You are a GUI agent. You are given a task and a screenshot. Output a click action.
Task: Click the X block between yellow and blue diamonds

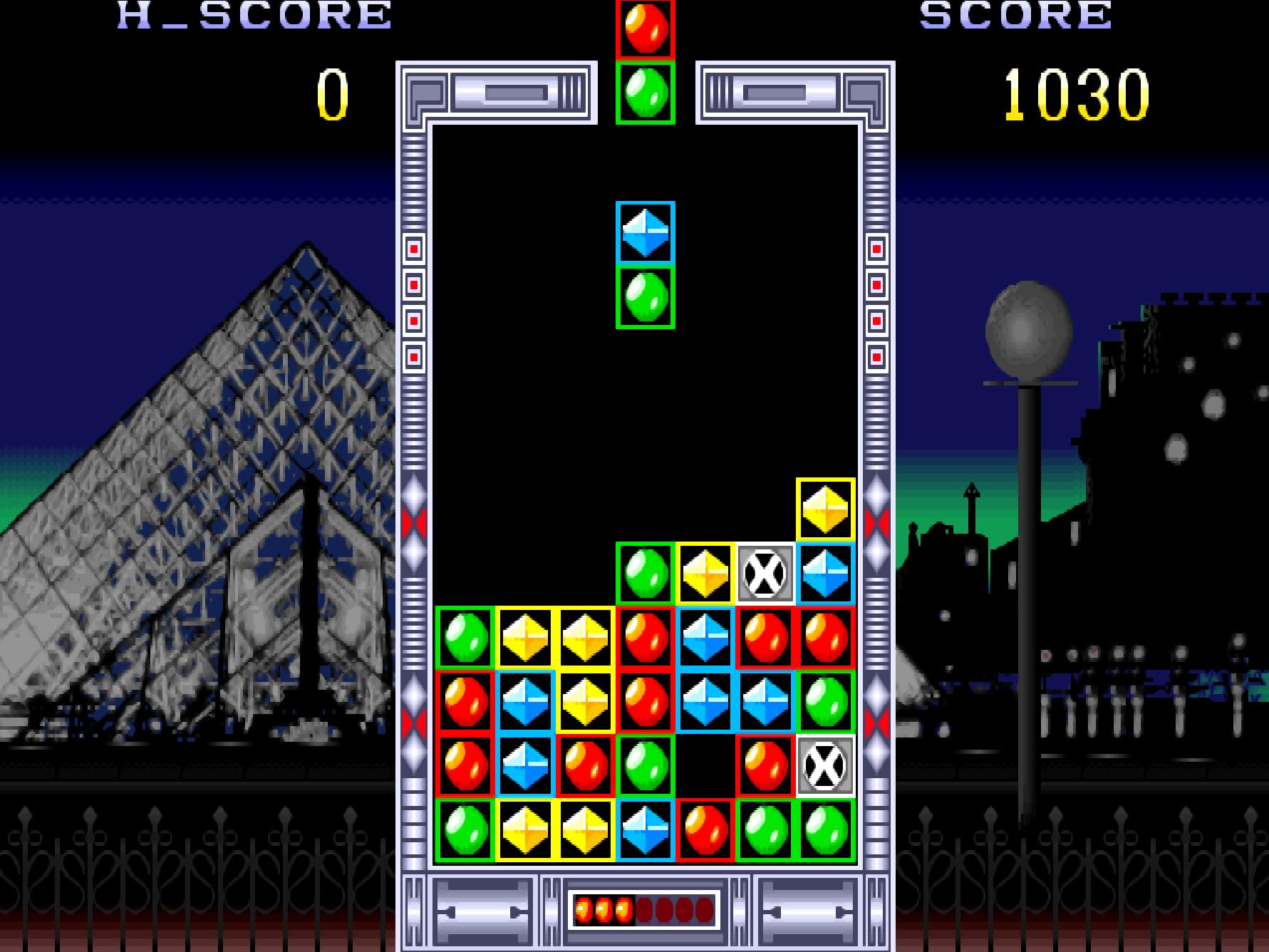(x=765, y=574)
